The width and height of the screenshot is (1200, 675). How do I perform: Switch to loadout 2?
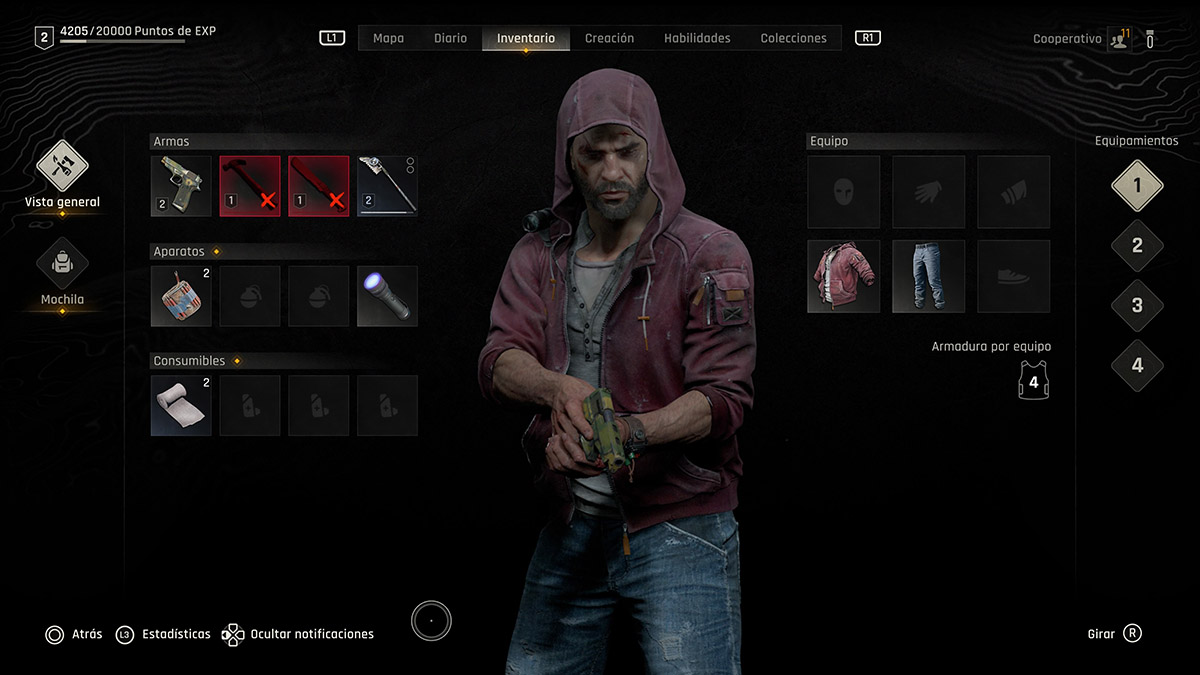click(1137, 246)
